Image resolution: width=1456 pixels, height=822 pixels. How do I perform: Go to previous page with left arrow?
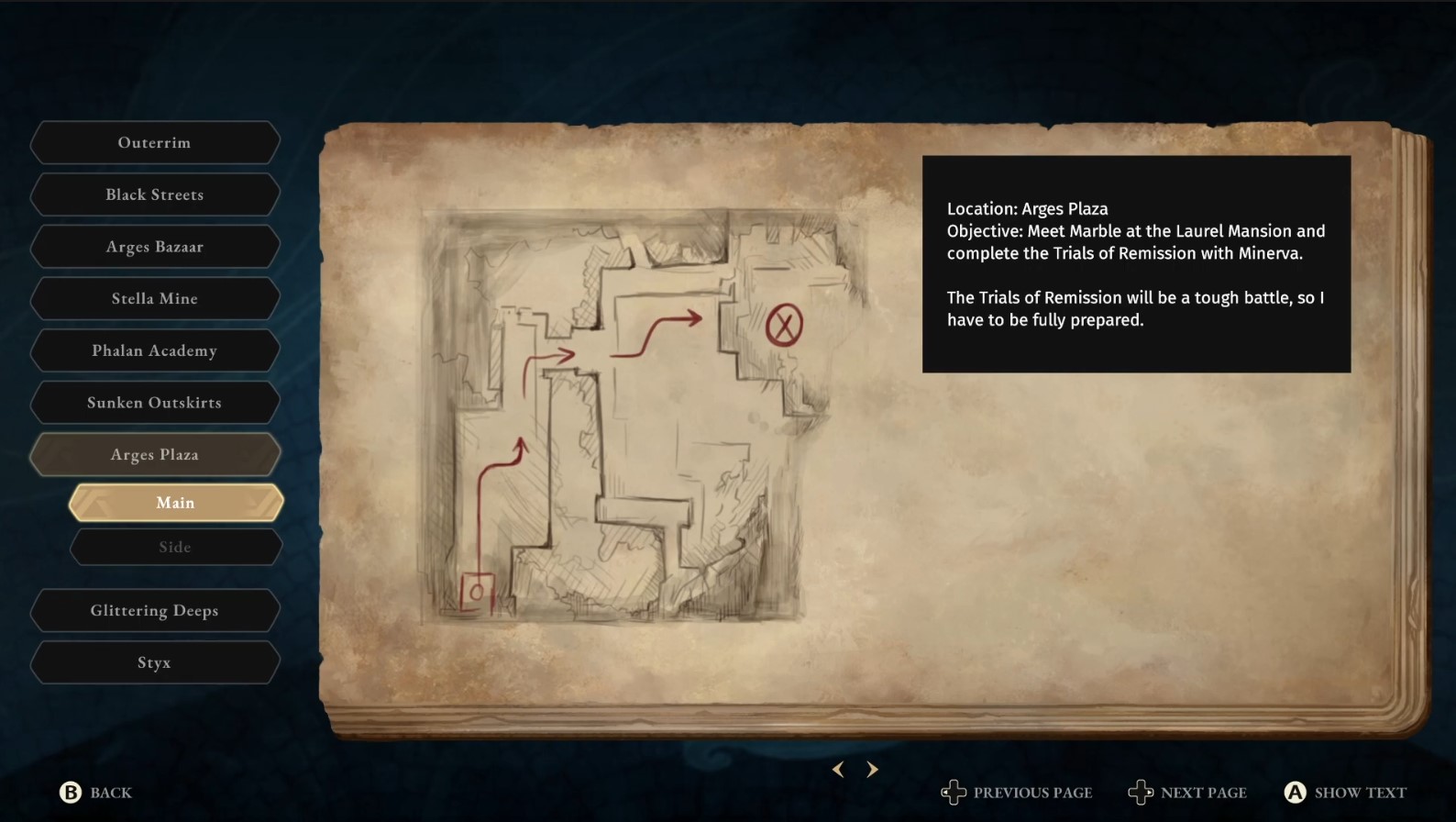coord(838,770)
